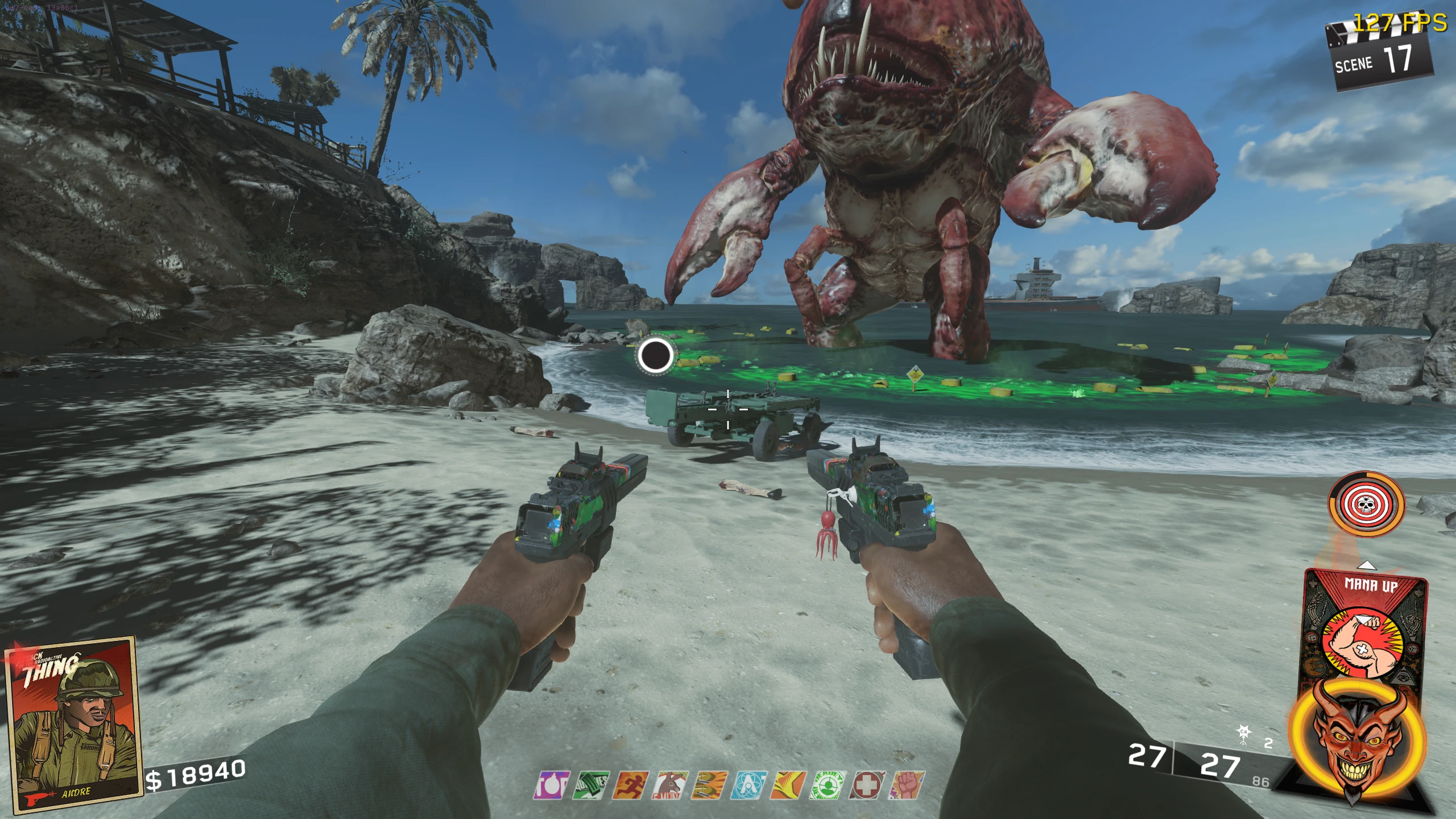Viewport: 1456px width, 819px height.
Task: Select the skull bullseye target icon
Action: (x=1366, y=504)
